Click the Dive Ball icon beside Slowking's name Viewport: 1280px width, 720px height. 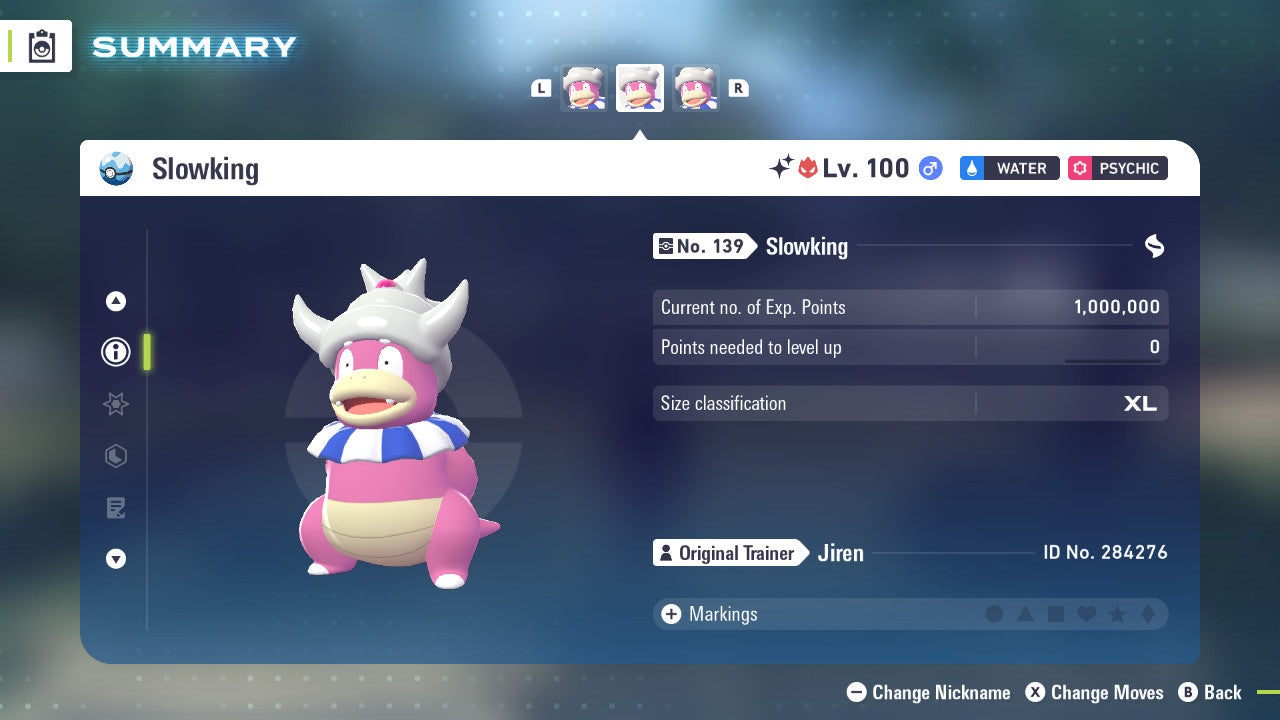(116, 169)
